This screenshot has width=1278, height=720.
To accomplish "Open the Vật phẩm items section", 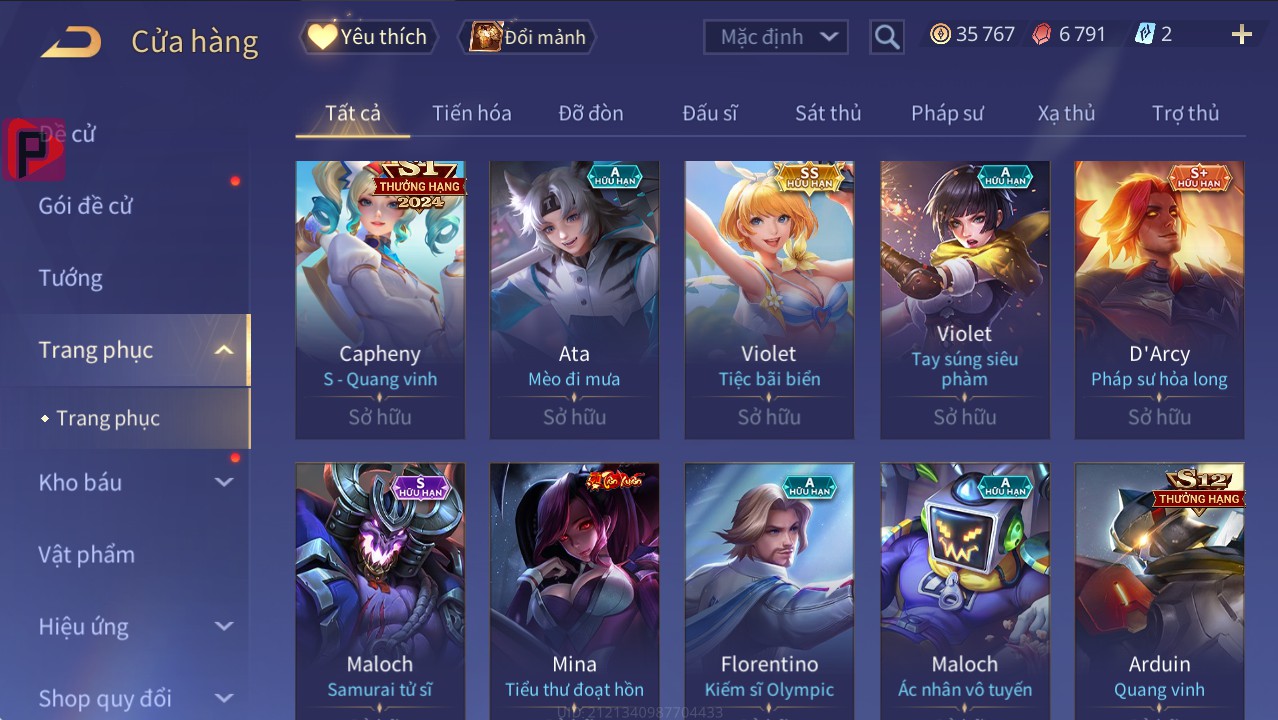I will (87, 554).
